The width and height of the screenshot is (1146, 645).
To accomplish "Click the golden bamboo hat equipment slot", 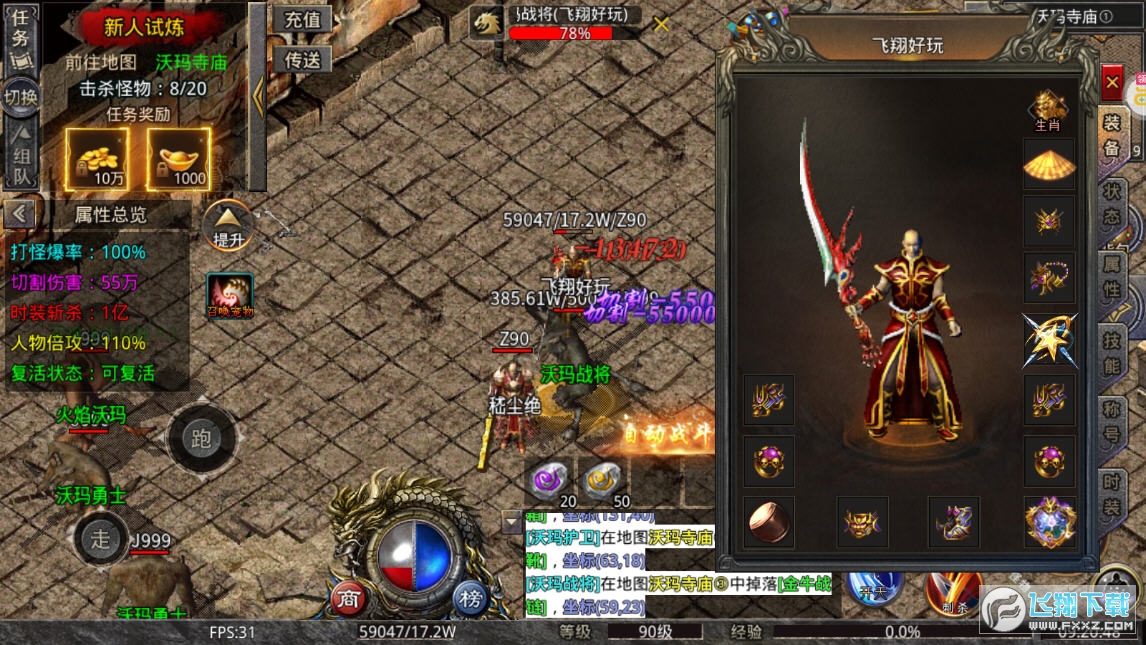I will coord(1049,163).
